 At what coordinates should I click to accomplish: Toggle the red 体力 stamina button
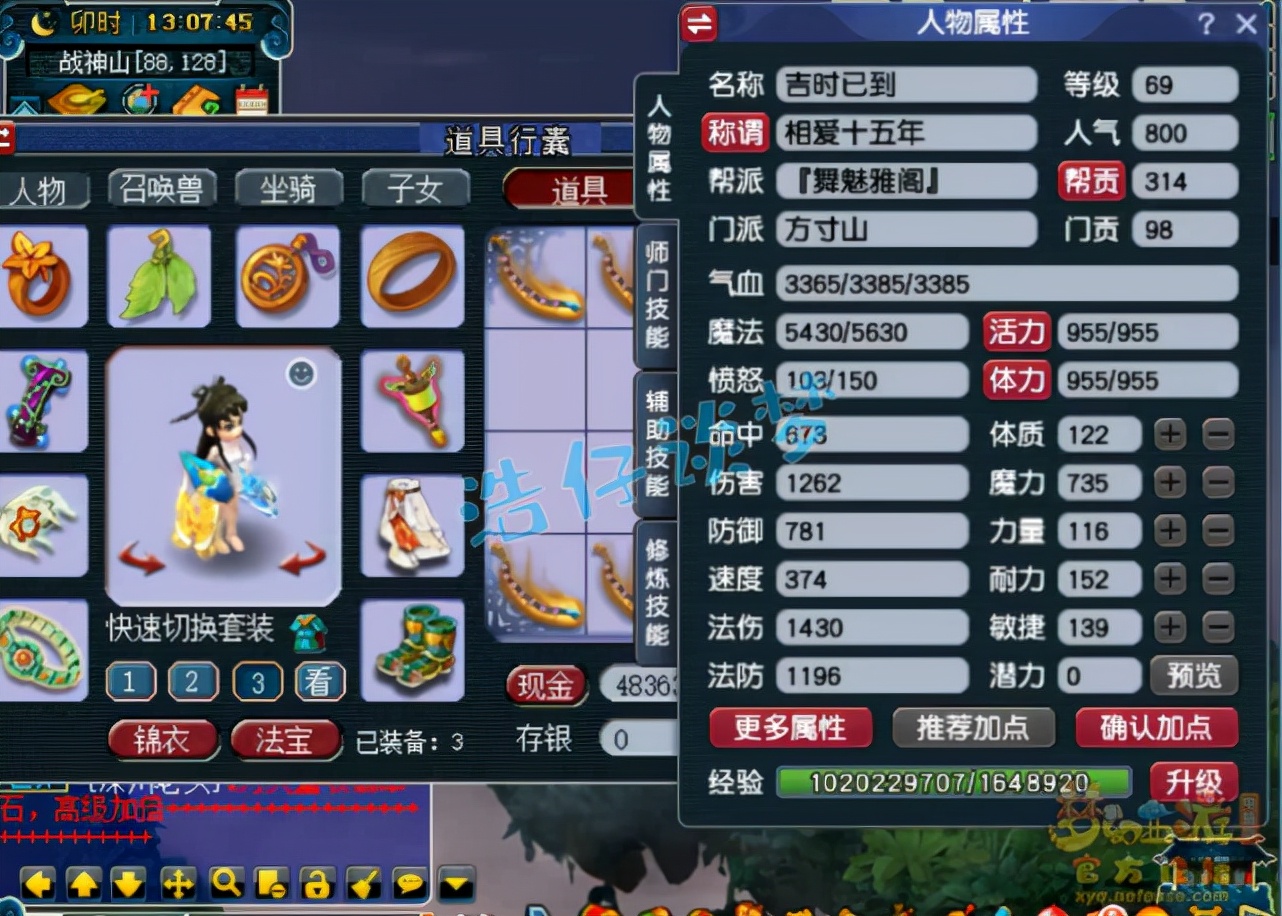(1016, 380)
